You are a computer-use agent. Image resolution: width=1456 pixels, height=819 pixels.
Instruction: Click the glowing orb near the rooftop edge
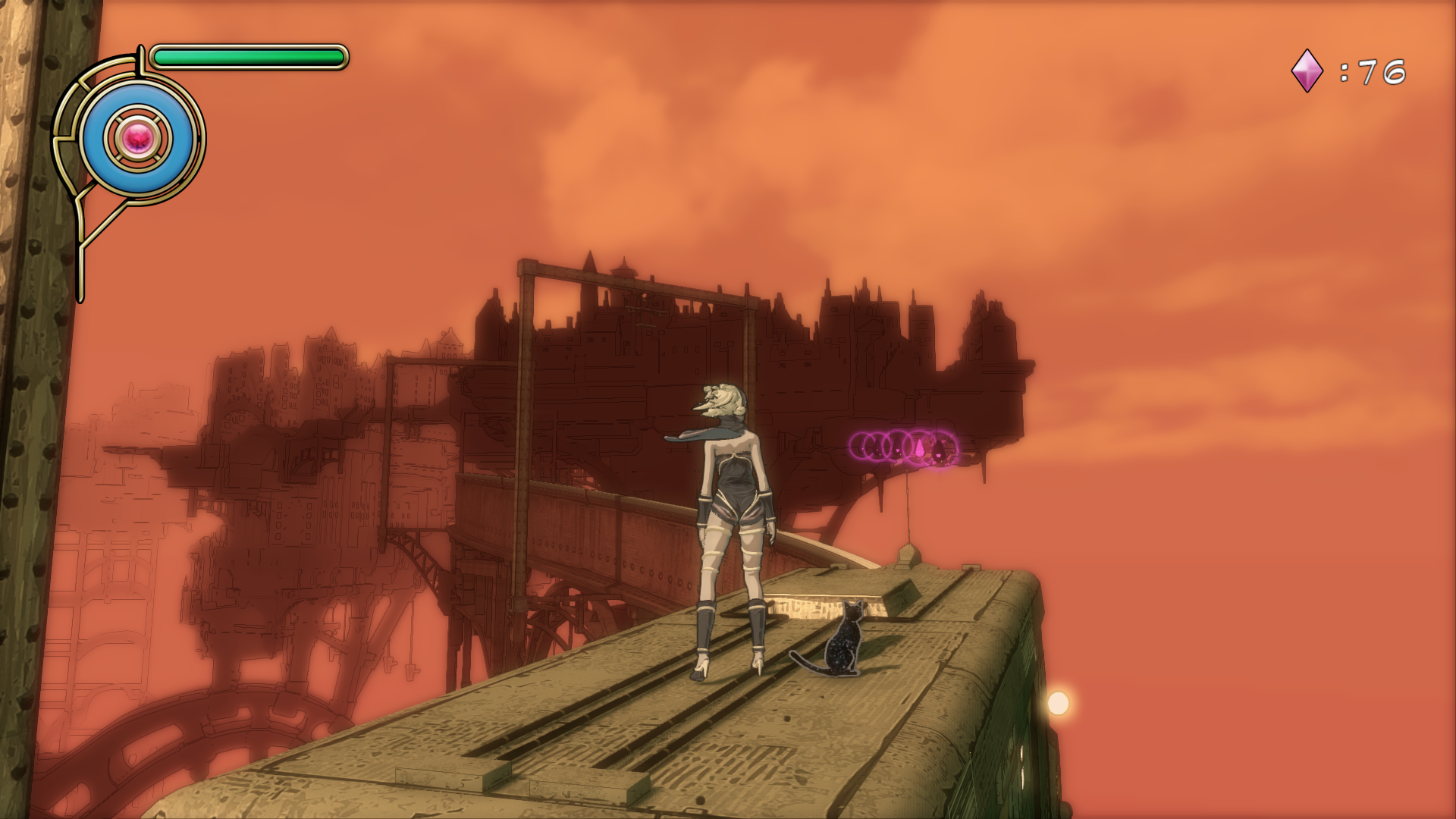click(x=1059, y=701)
